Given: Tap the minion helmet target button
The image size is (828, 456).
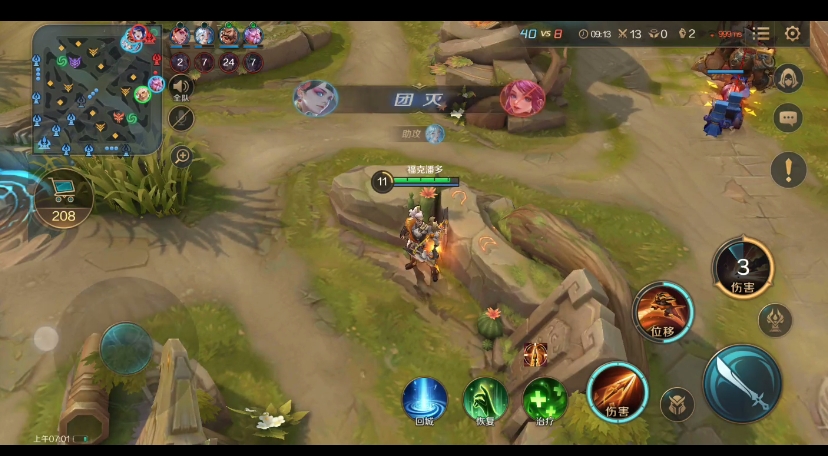Looking at the screenshot, I should tap(677, 404).
